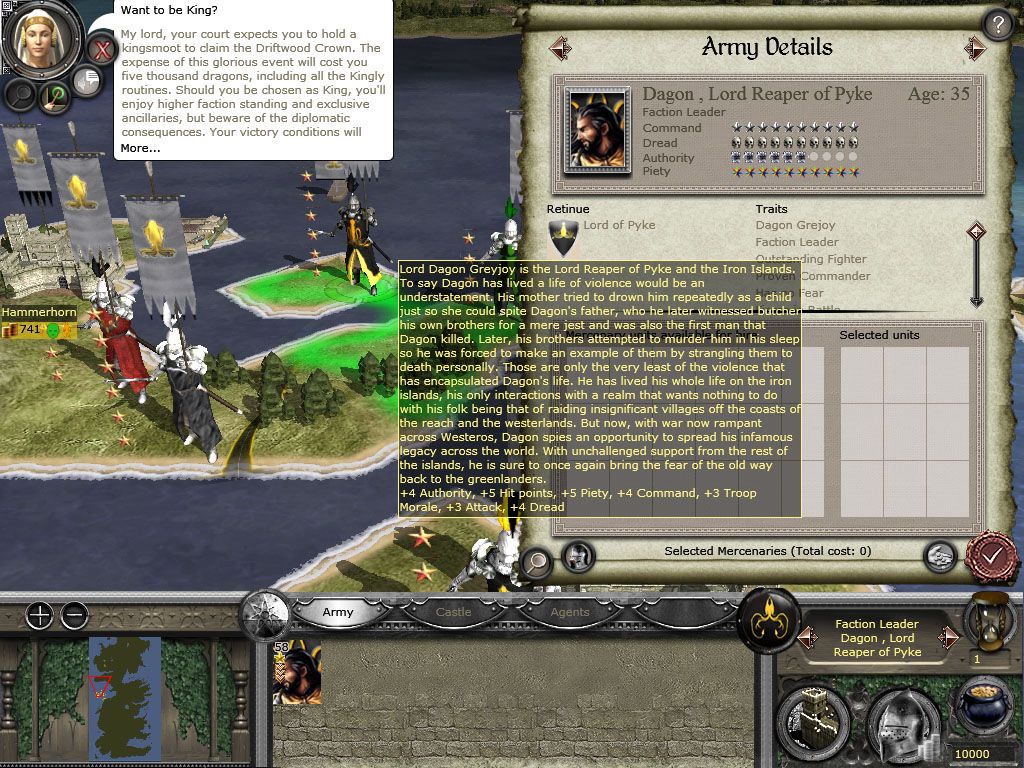Open the Greyjoy kraken faction overview
This screenshot has width=1024, height=768.
[x=767, y=620]
